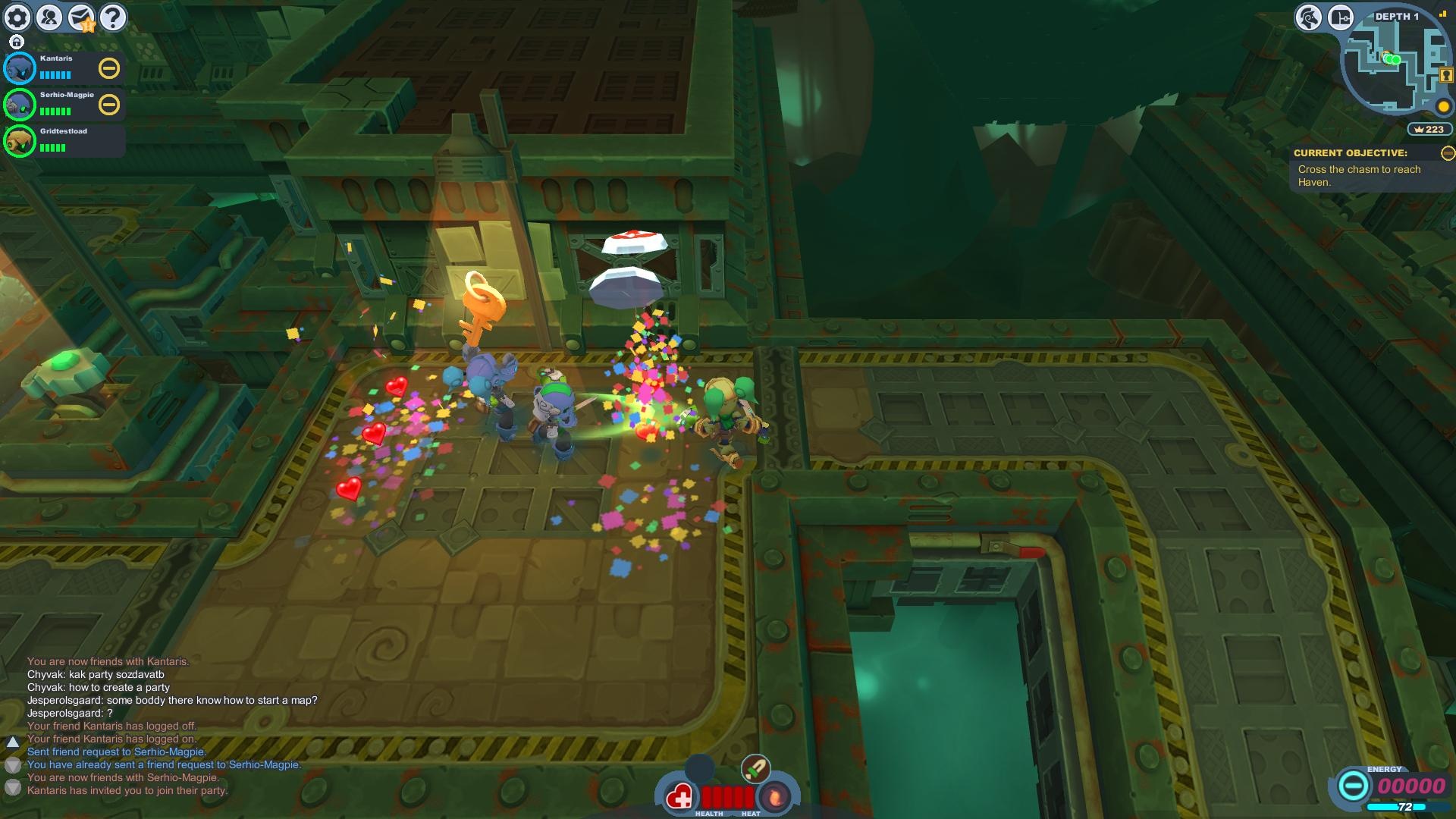
Task: Click the yellow dot button below minimap
Action: point(1443,106)
